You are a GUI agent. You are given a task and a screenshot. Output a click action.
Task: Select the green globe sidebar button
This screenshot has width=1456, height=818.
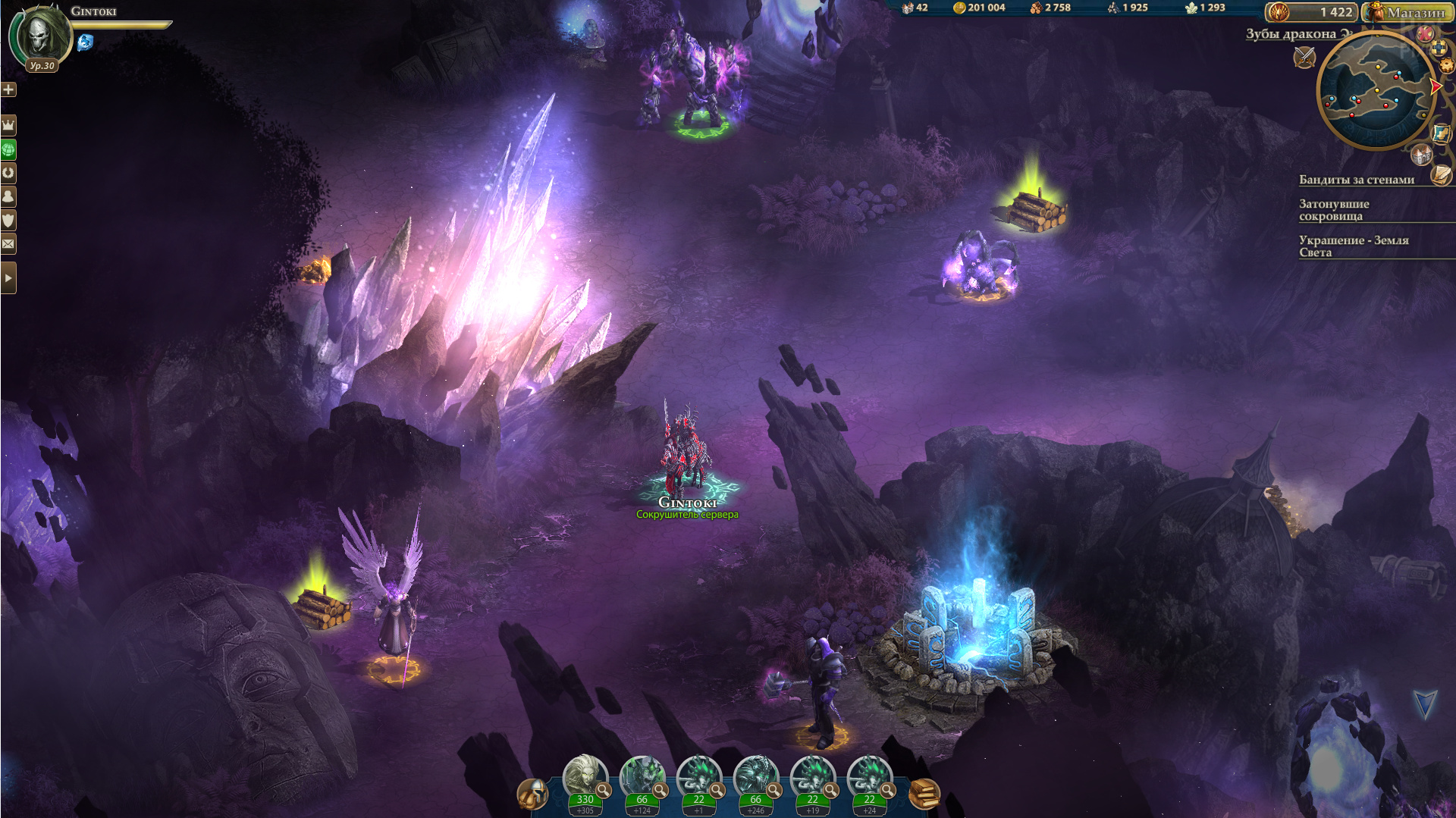click(x=8, y=149)
